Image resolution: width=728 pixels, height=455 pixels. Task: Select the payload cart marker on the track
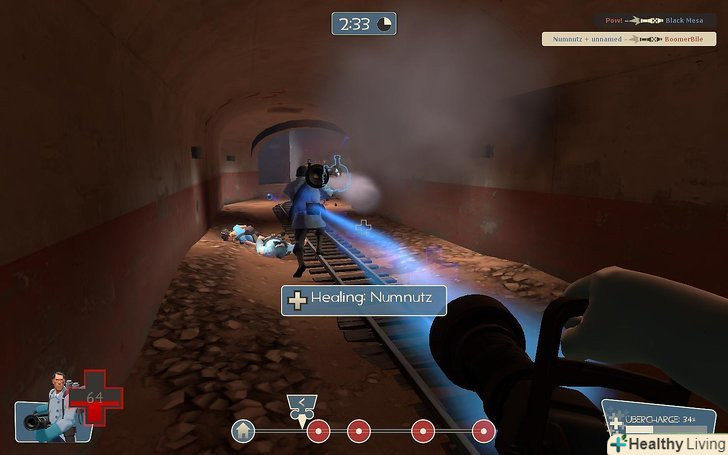click(303, 406)
